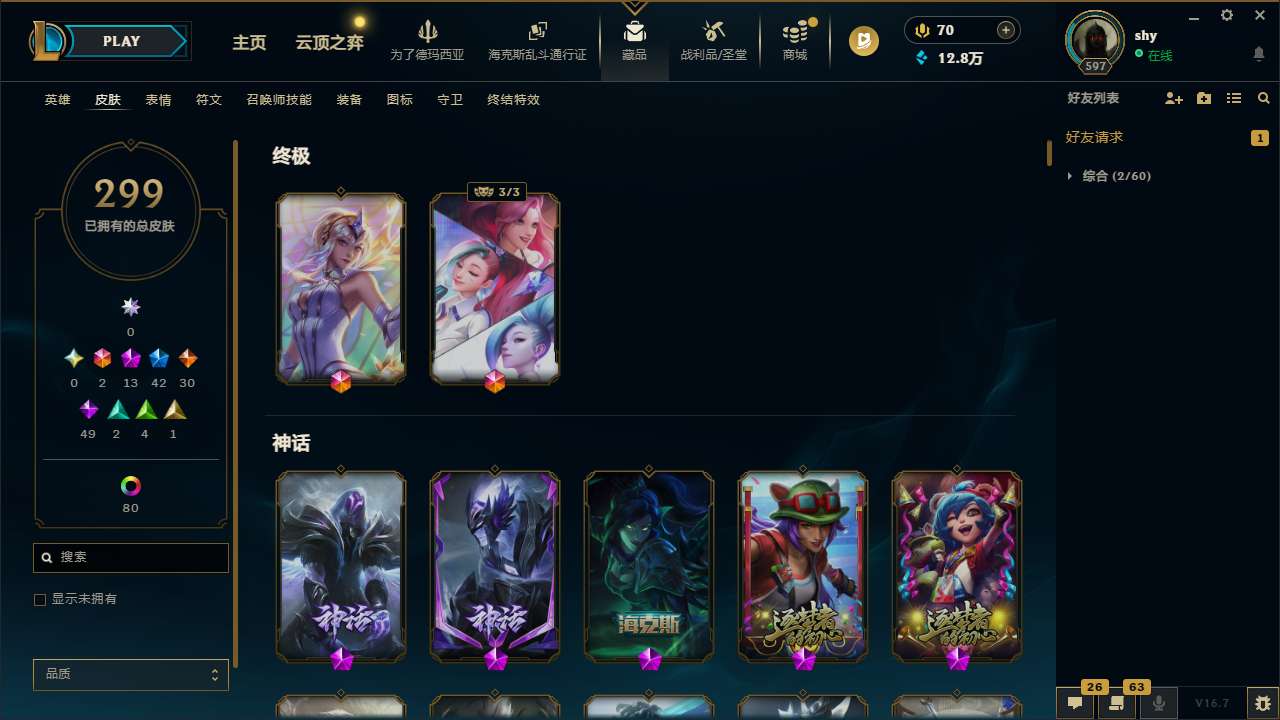Viewport: 1280px width, 720px height.
Task: Click inside the 搜索 search field
Action: pyautogui.click(x=130, y=557)
